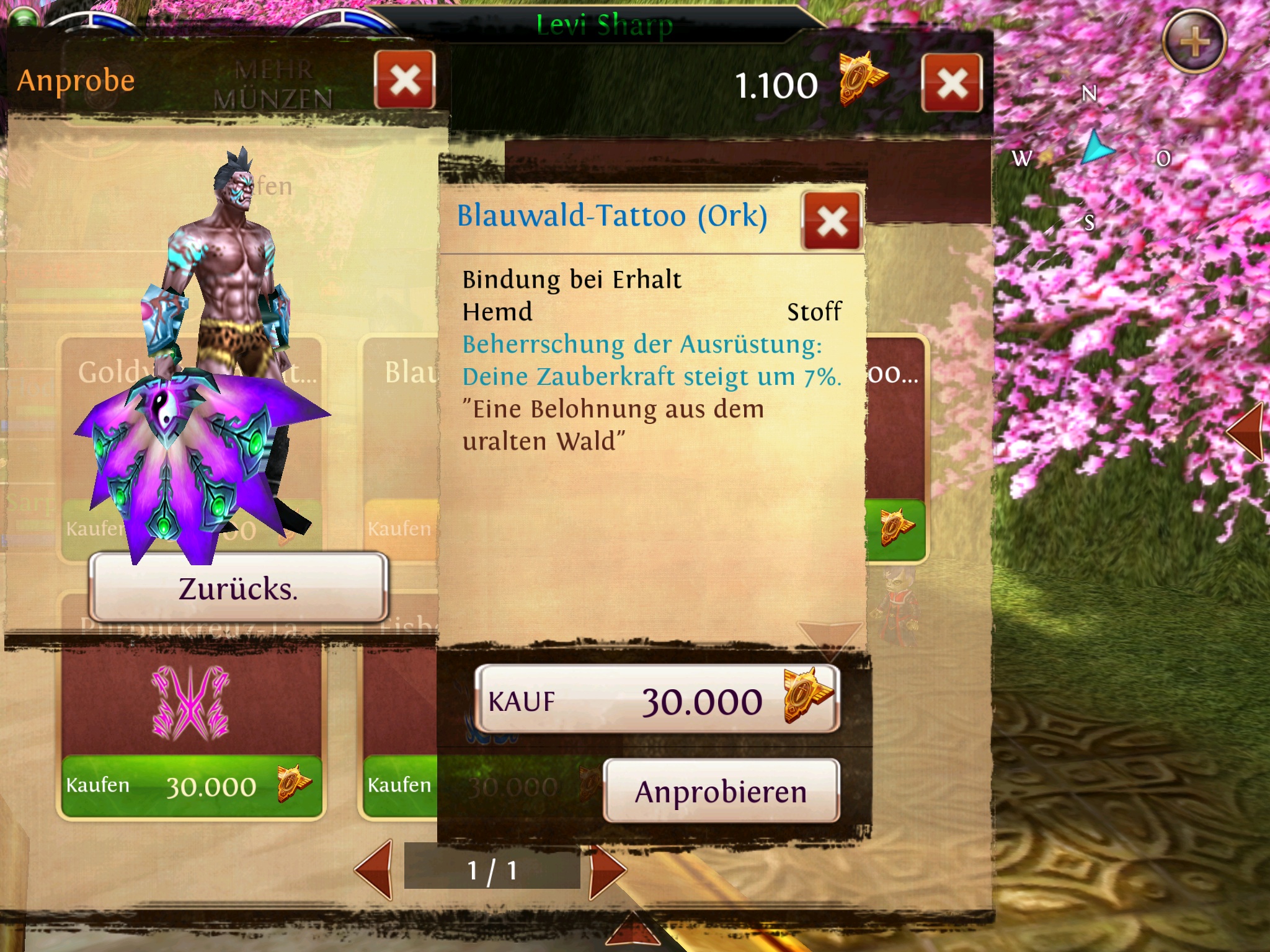Buy the tattoo with the KAUF 30.000 button

(x=657, y=700)
